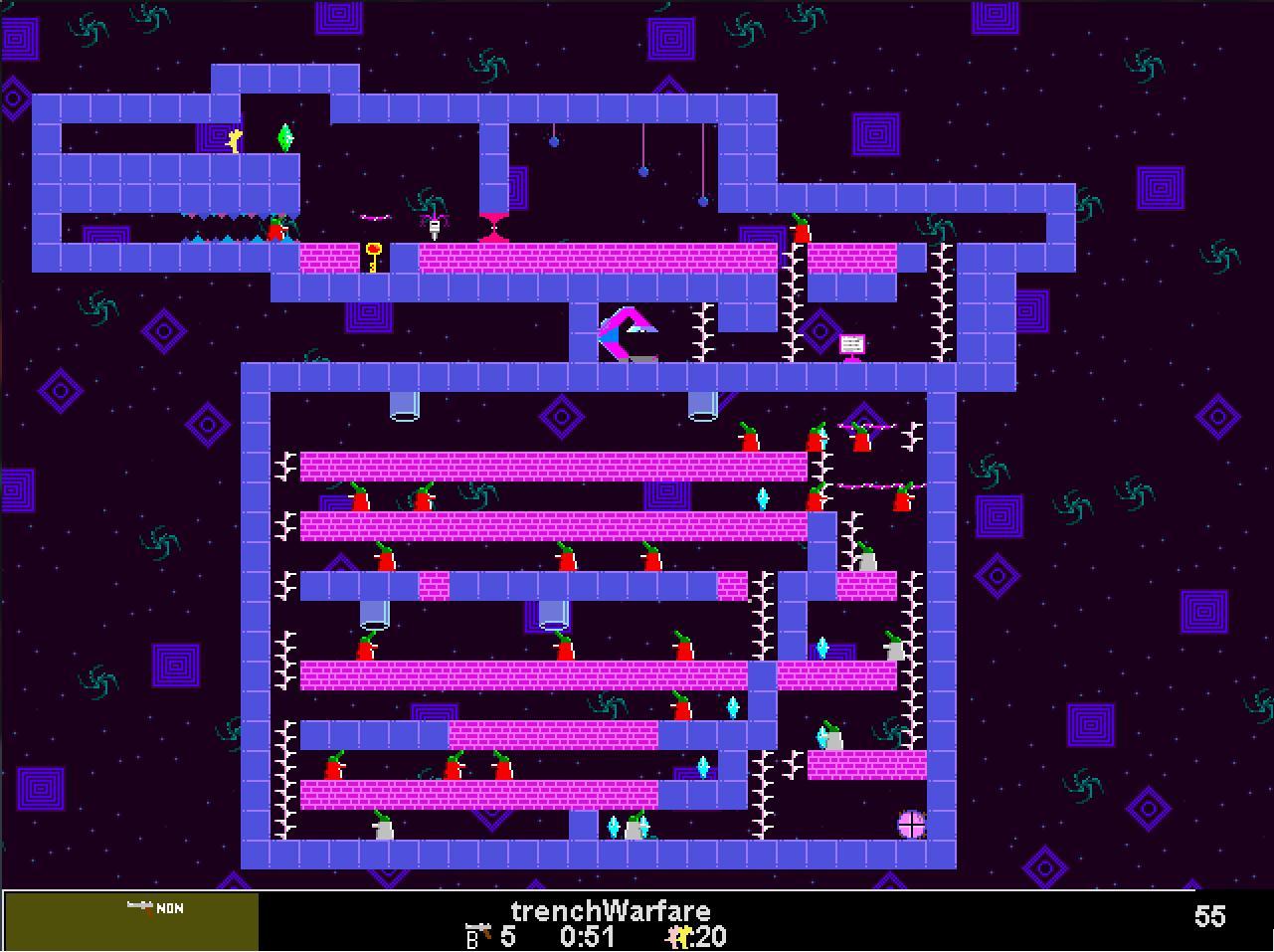This screenshot has width=1274, height=952.
Task: Click the white scroll item near the right spikes
Action: click(x=851, y=345)
